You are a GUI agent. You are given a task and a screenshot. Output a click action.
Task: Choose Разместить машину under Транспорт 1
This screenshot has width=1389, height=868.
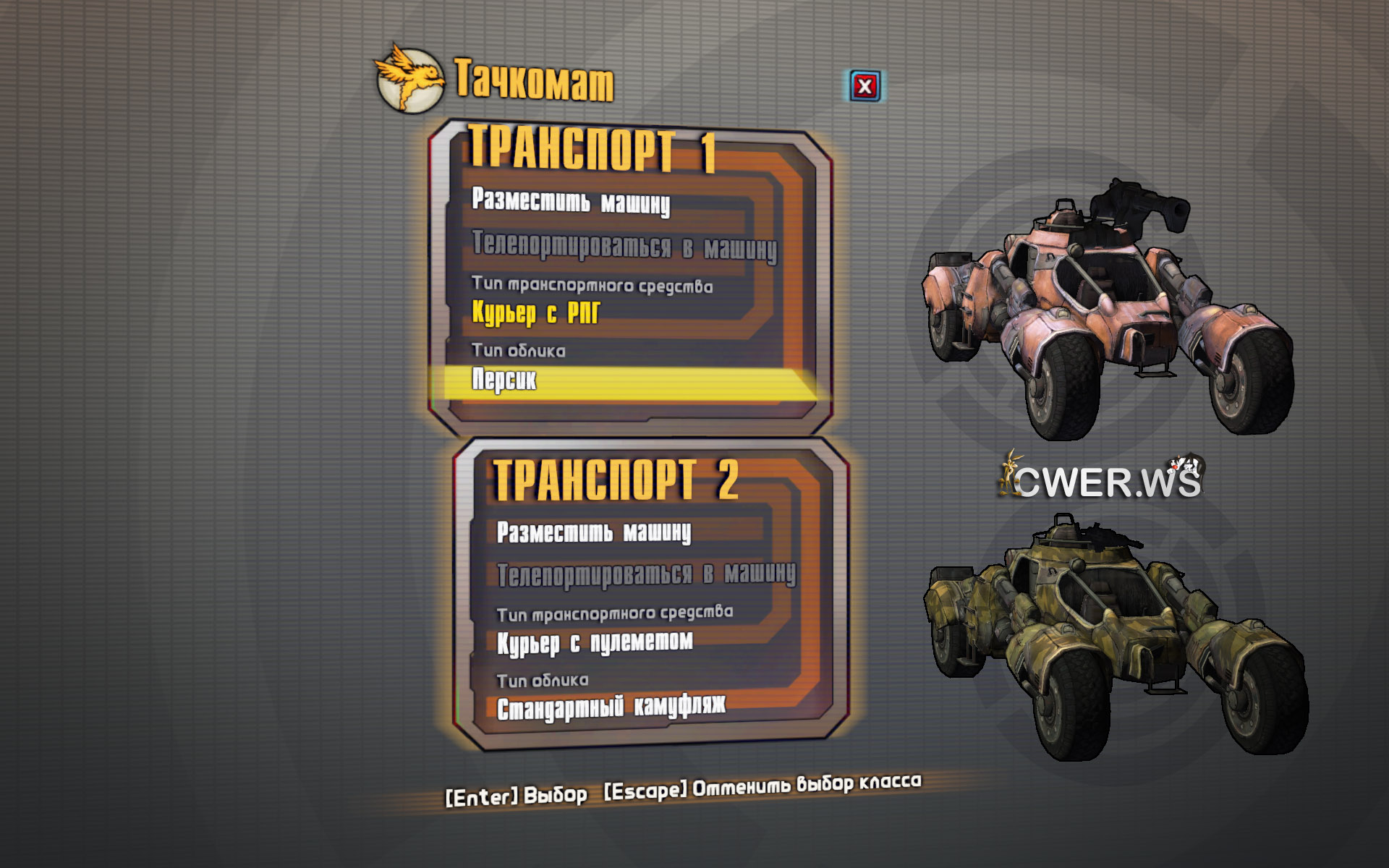[571, 202]
